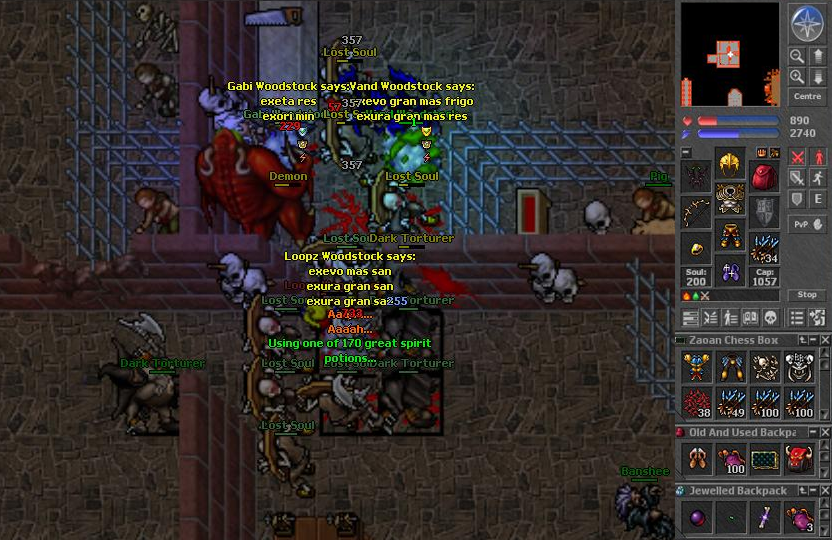
Task: Open the skull icon panel button
Action: tap(771, 318)
